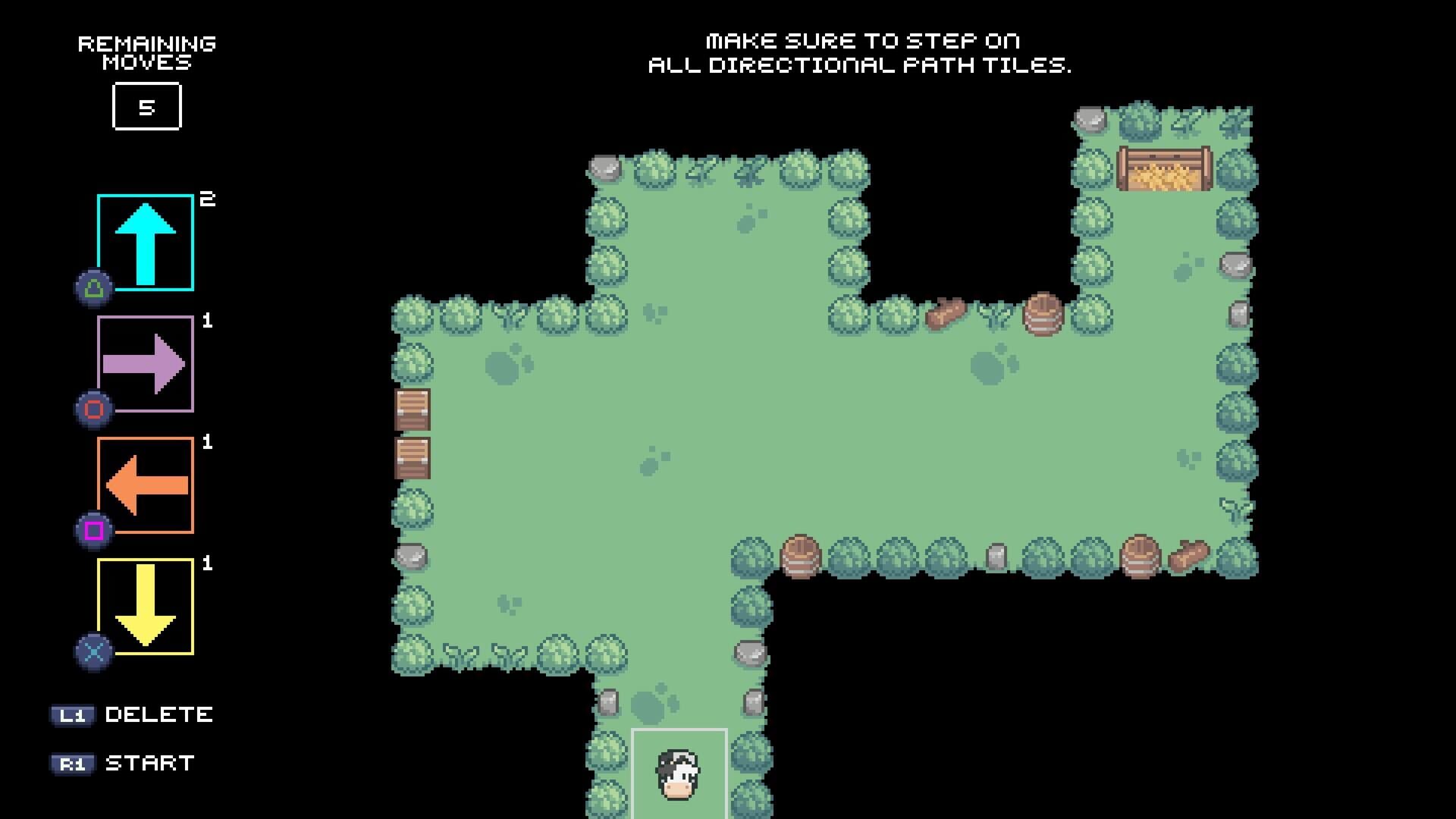
Task: Select the cyan up arrow move
Action: 146,243
